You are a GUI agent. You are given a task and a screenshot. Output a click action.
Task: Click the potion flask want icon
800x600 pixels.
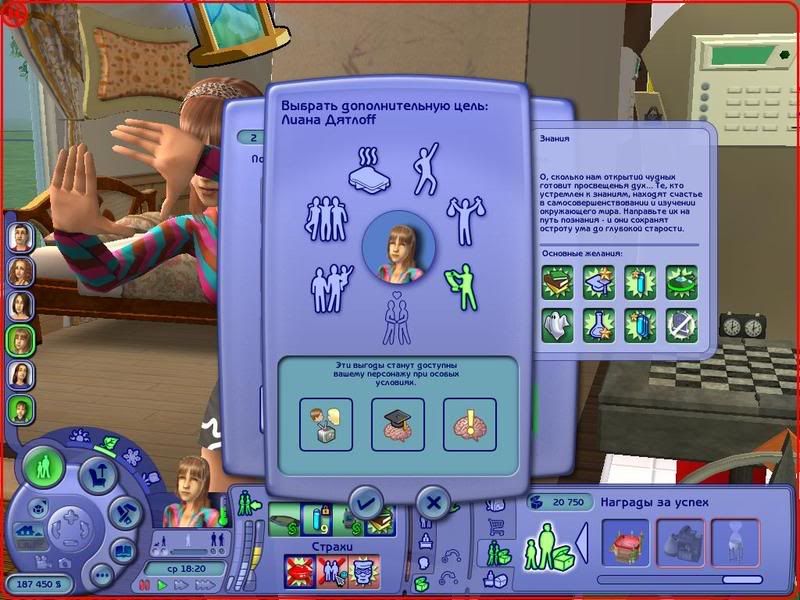[598, 324]
